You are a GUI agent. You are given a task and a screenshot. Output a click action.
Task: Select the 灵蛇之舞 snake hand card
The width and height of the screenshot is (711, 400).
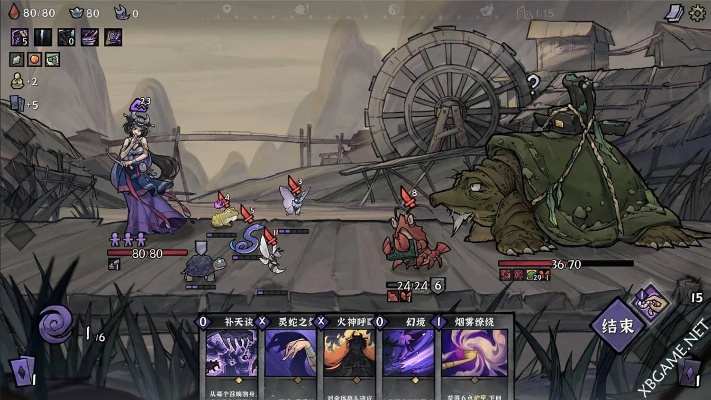coord(292,353)
